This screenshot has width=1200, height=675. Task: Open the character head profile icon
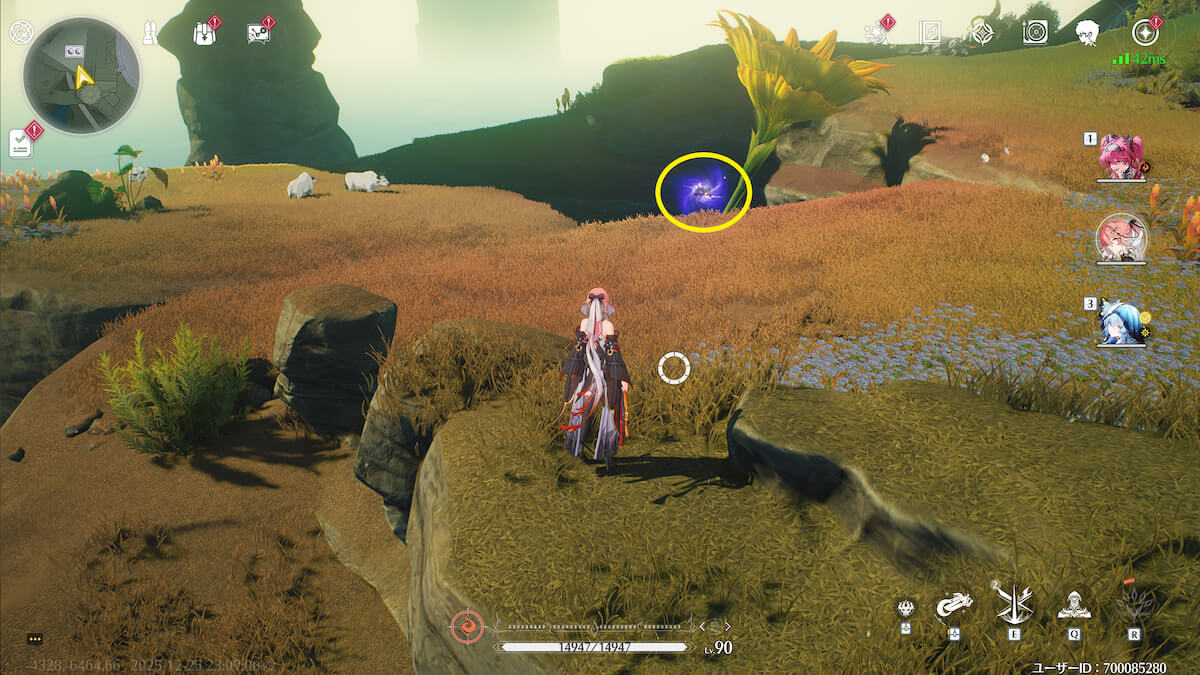pos(1088,33)
